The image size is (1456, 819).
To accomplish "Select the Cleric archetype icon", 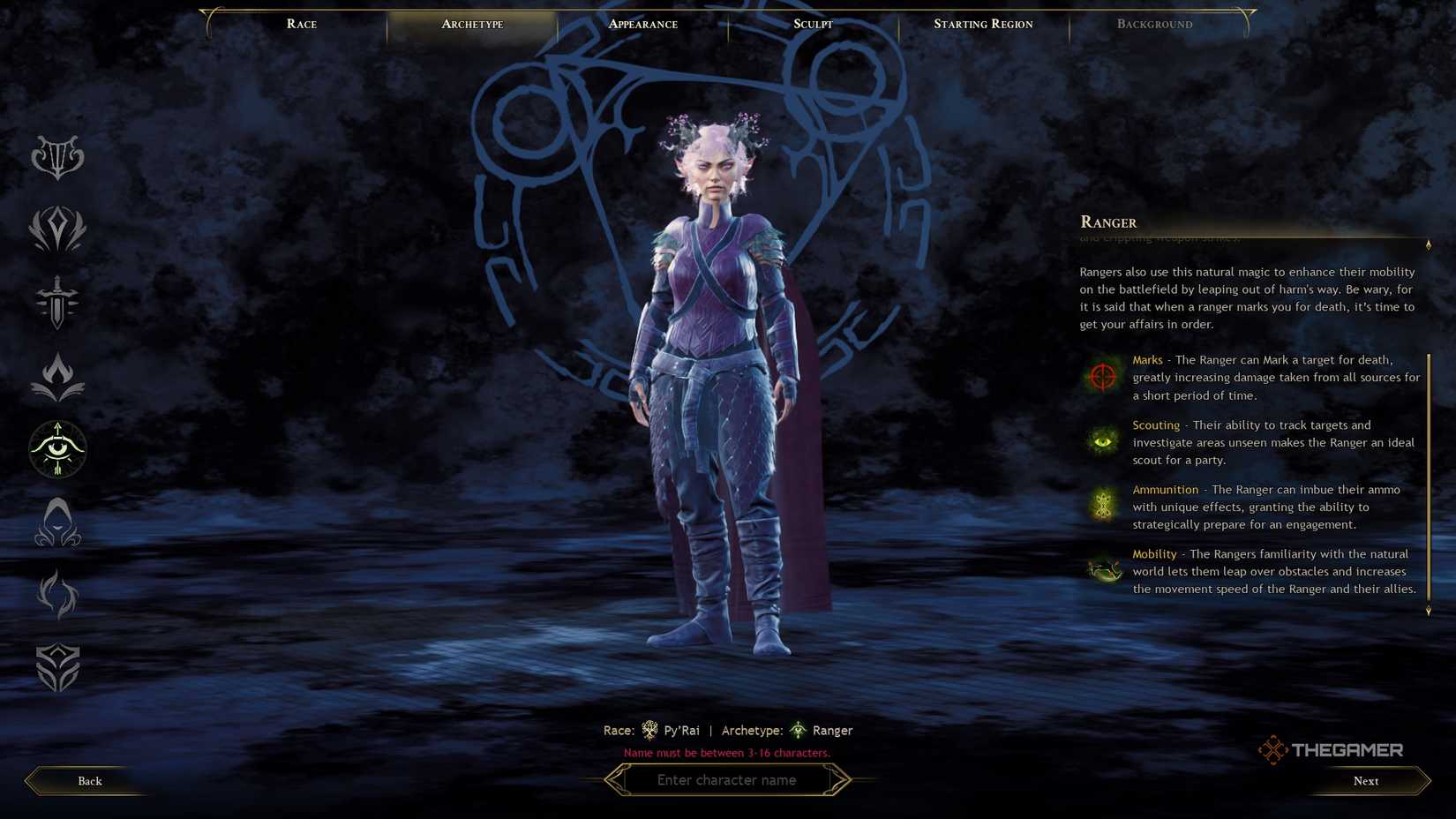I will [58, 229].
